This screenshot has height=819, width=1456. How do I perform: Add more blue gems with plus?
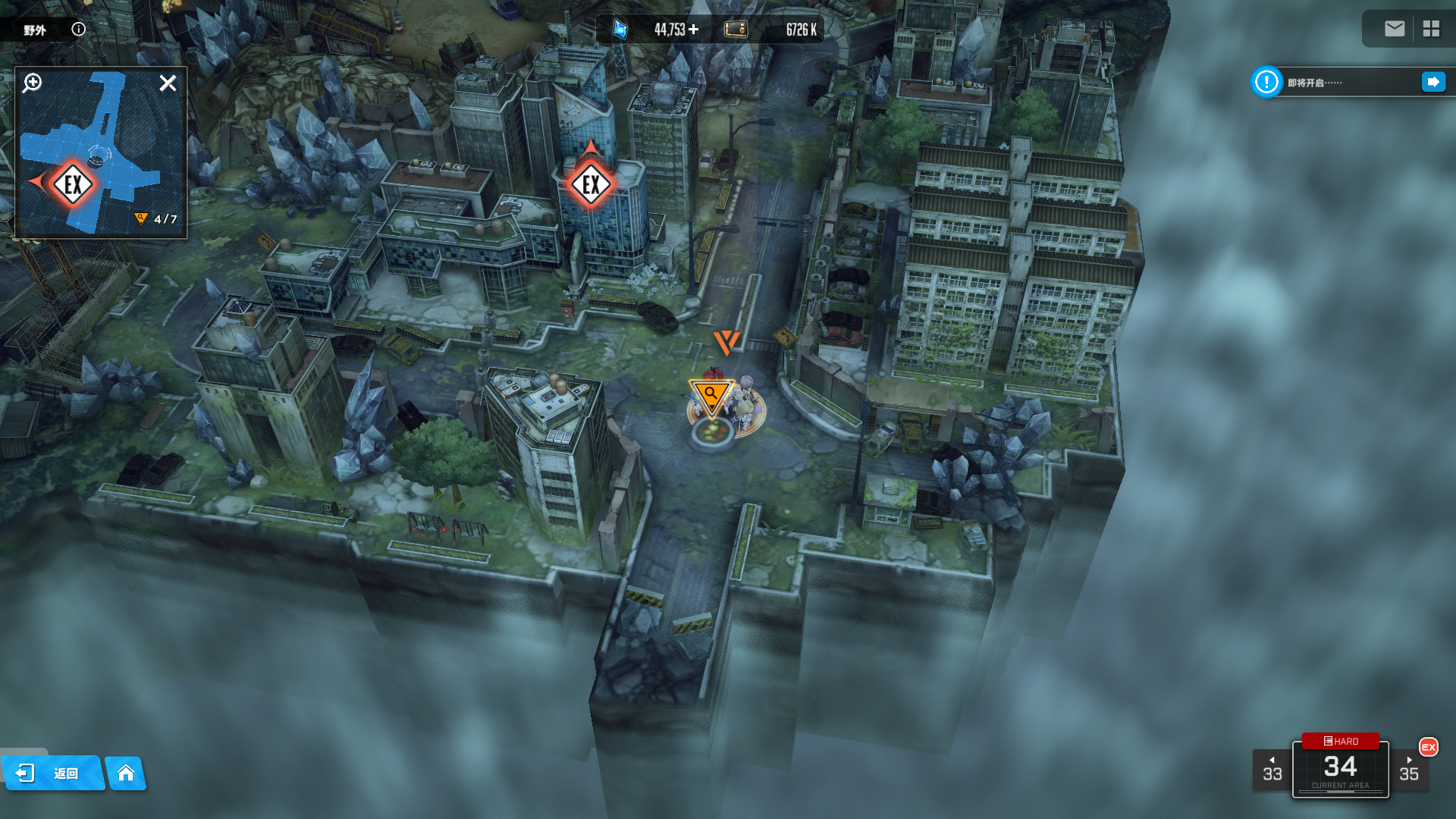tap(694, 30)
